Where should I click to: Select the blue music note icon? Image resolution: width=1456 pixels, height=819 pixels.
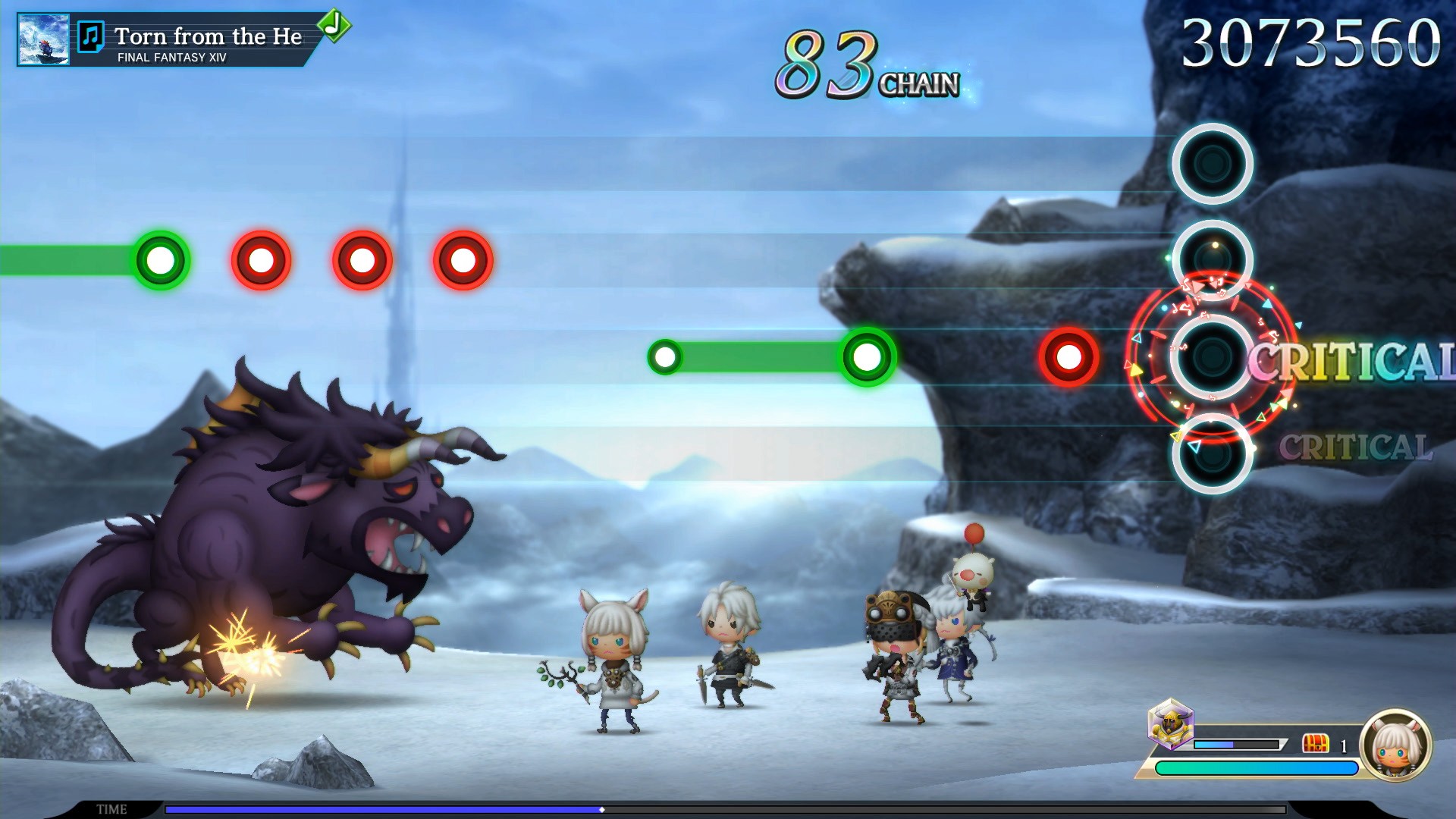(91, 36)
